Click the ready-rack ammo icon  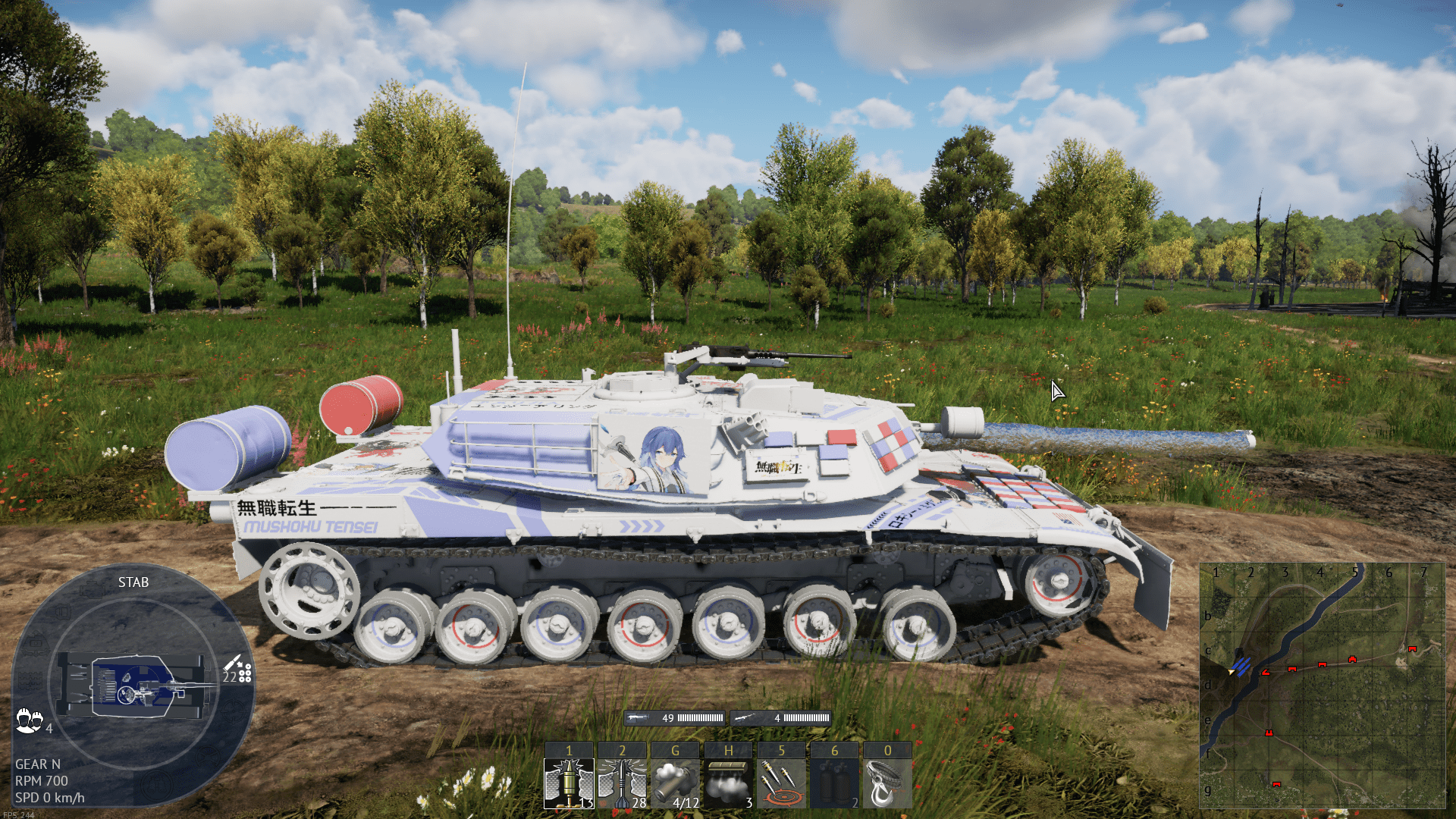click(x=238, y=670)
